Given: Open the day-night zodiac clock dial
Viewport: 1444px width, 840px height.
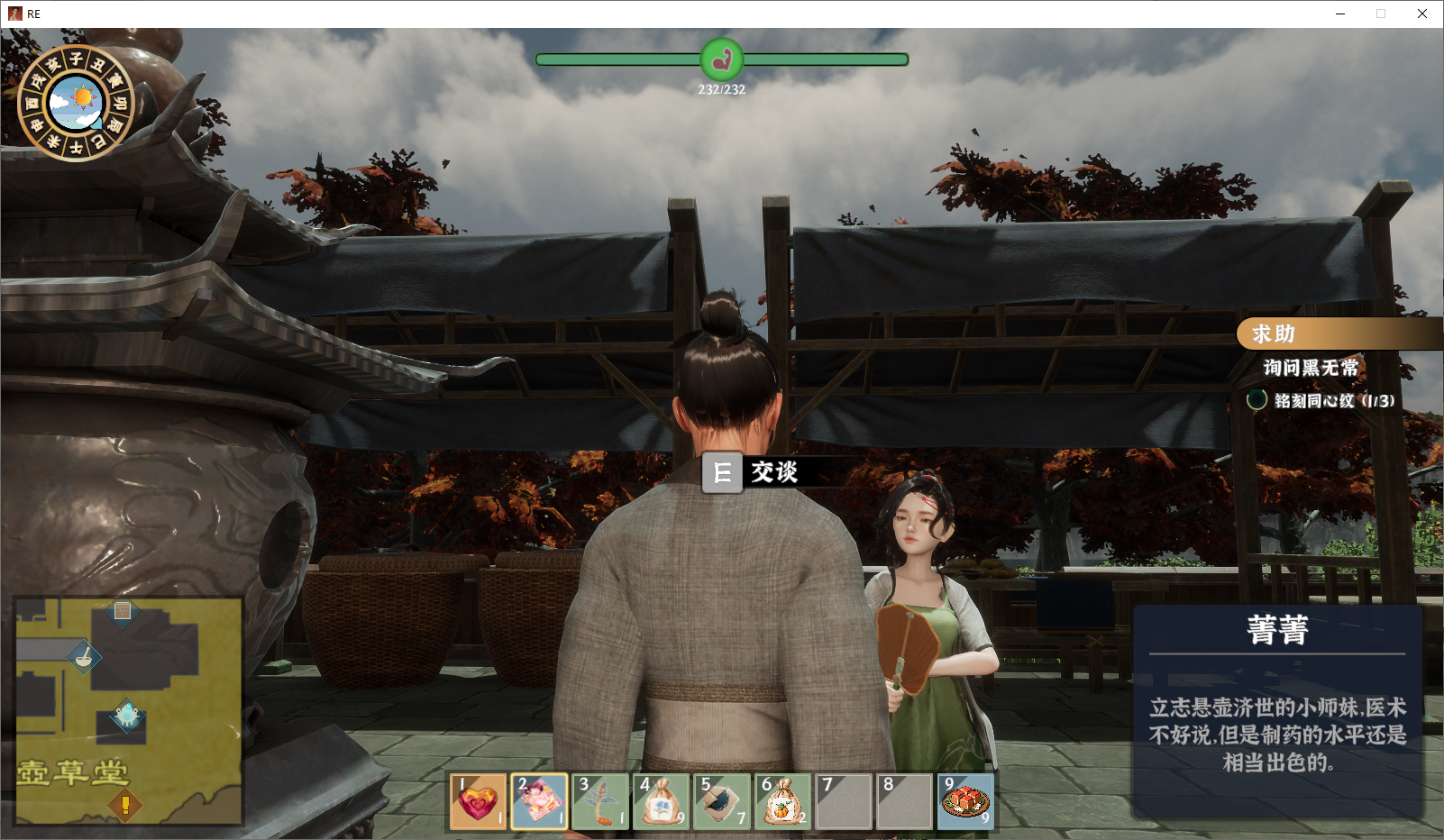Looking at the screenshot, I should (x=77, y=104).
